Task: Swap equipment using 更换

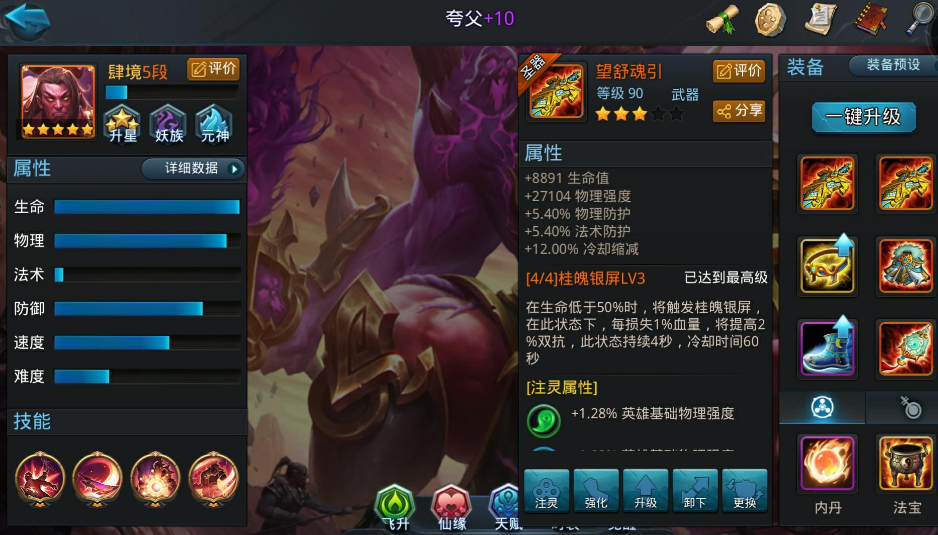Action: click(745, 491)
